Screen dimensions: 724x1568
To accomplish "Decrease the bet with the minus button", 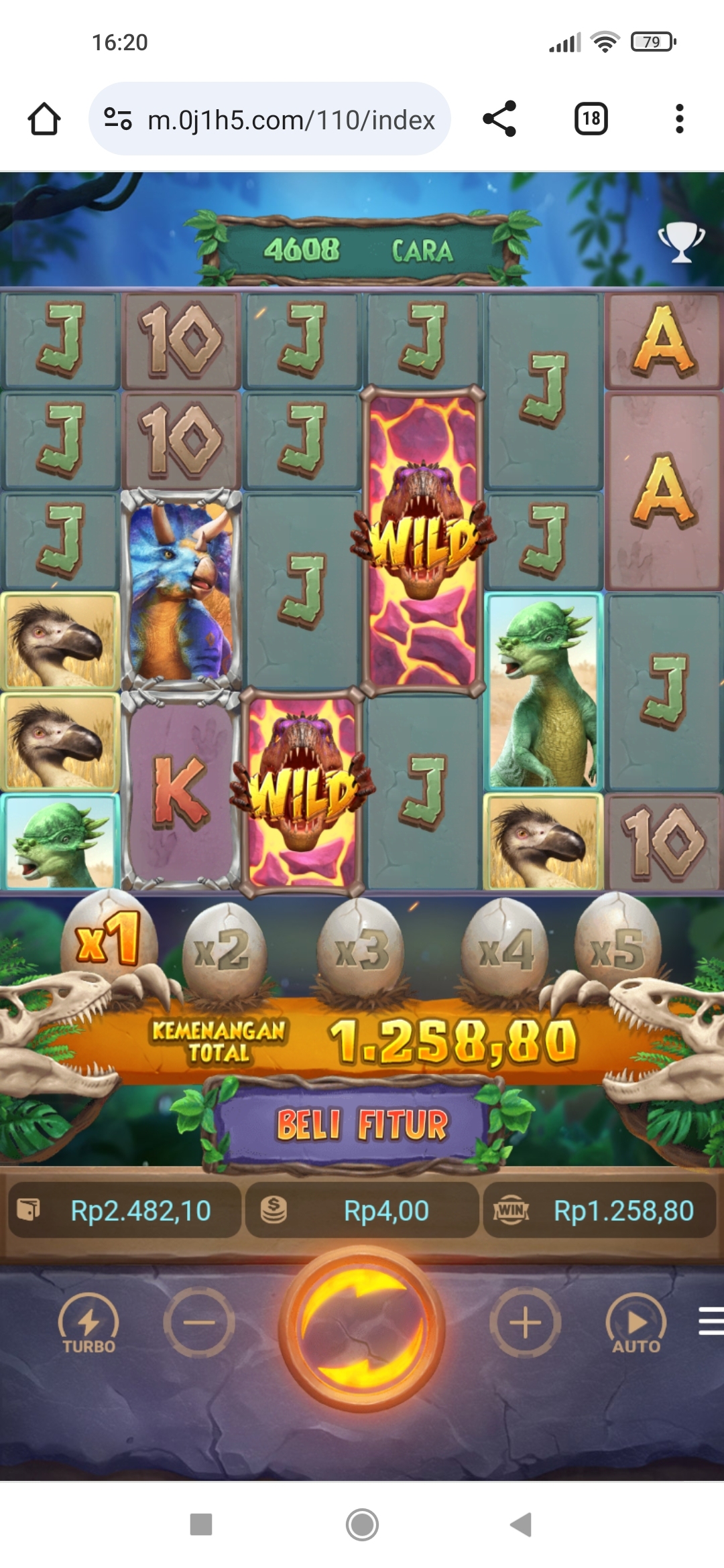I will [x=199, y=1323].
